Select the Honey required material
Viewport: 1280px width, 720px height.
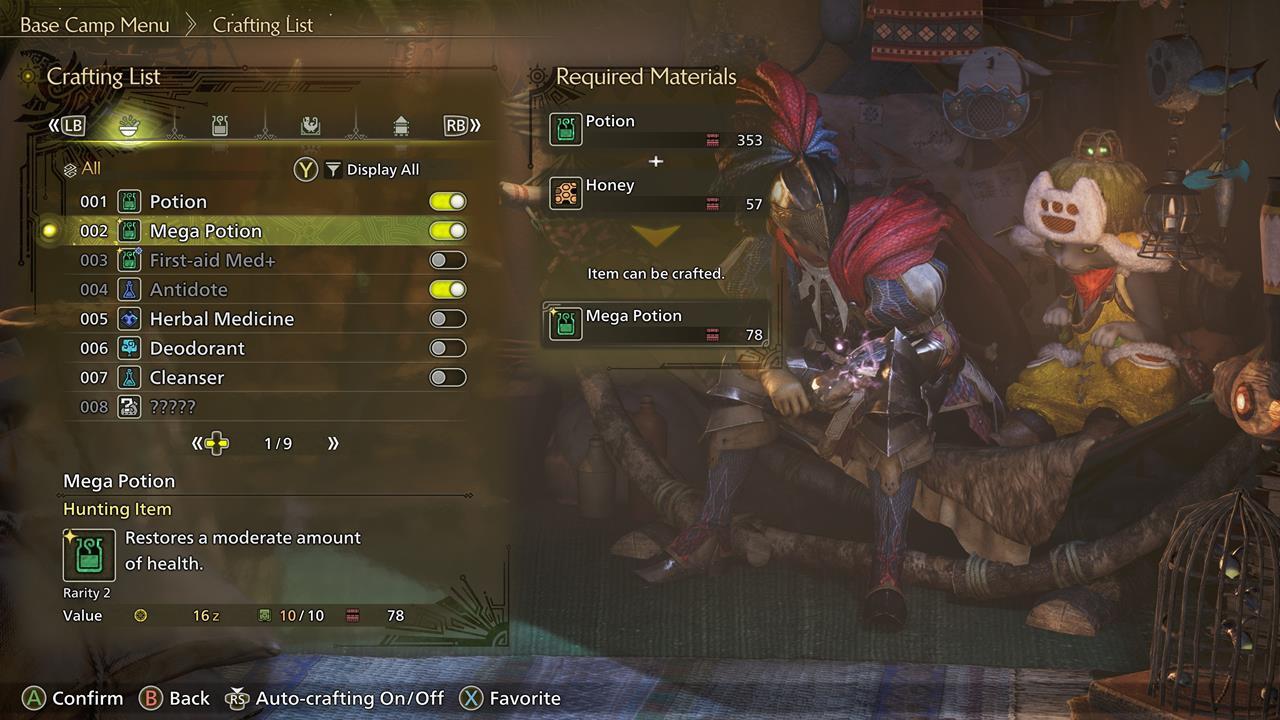tap(656, 193)
